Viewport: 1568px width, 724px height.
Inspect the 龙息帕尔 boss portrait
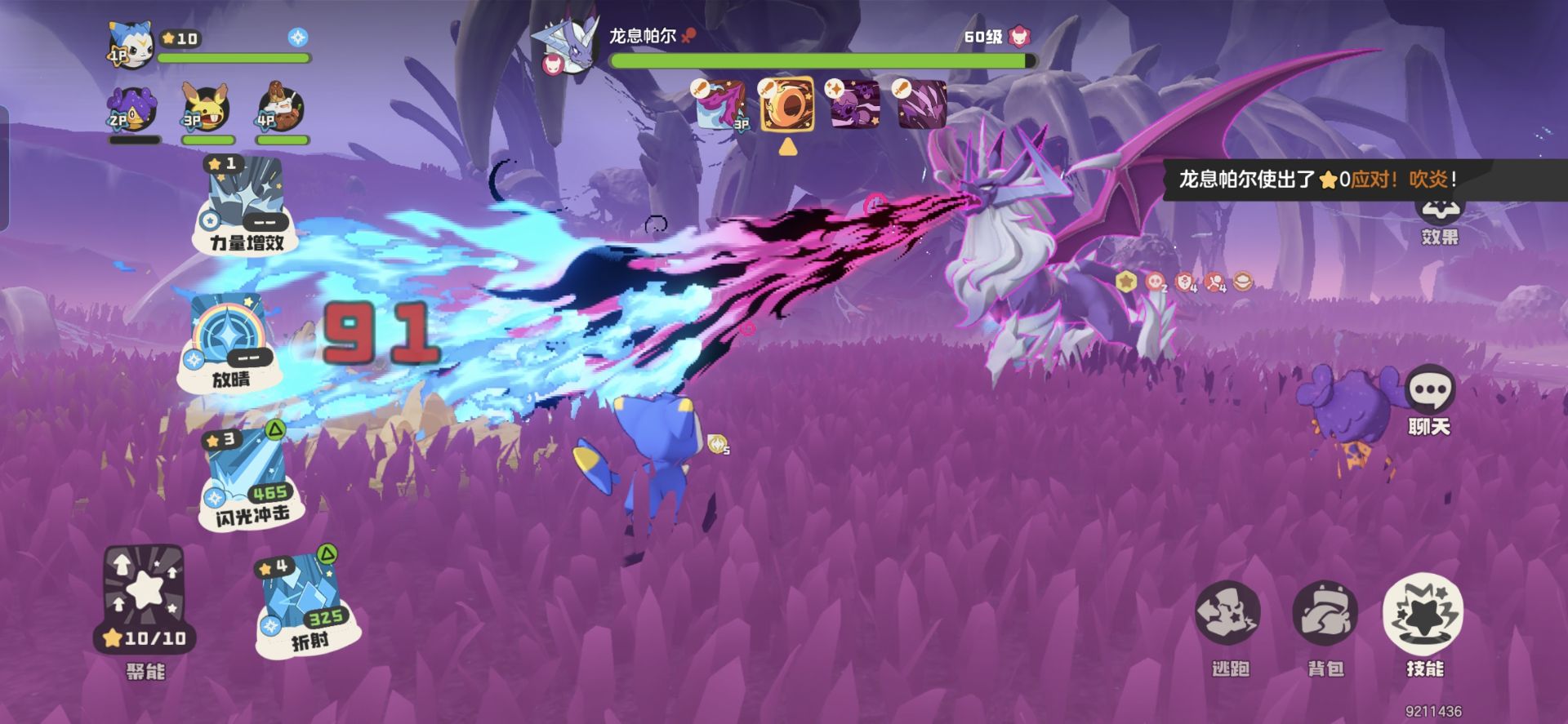[566, 45]
